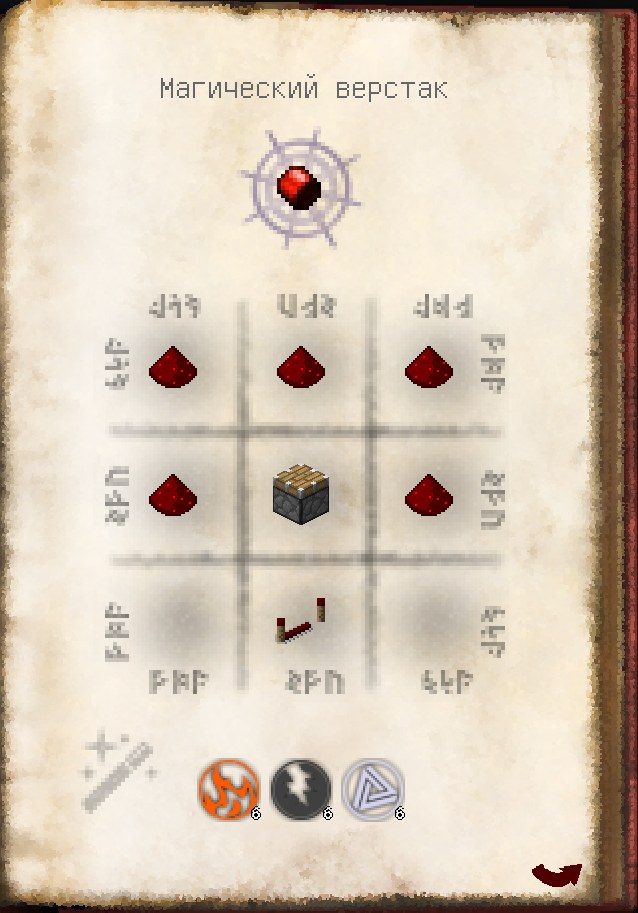Click the Ignis fire aspect icon
This screenshot has width=638, height=913.
point(228,788)
